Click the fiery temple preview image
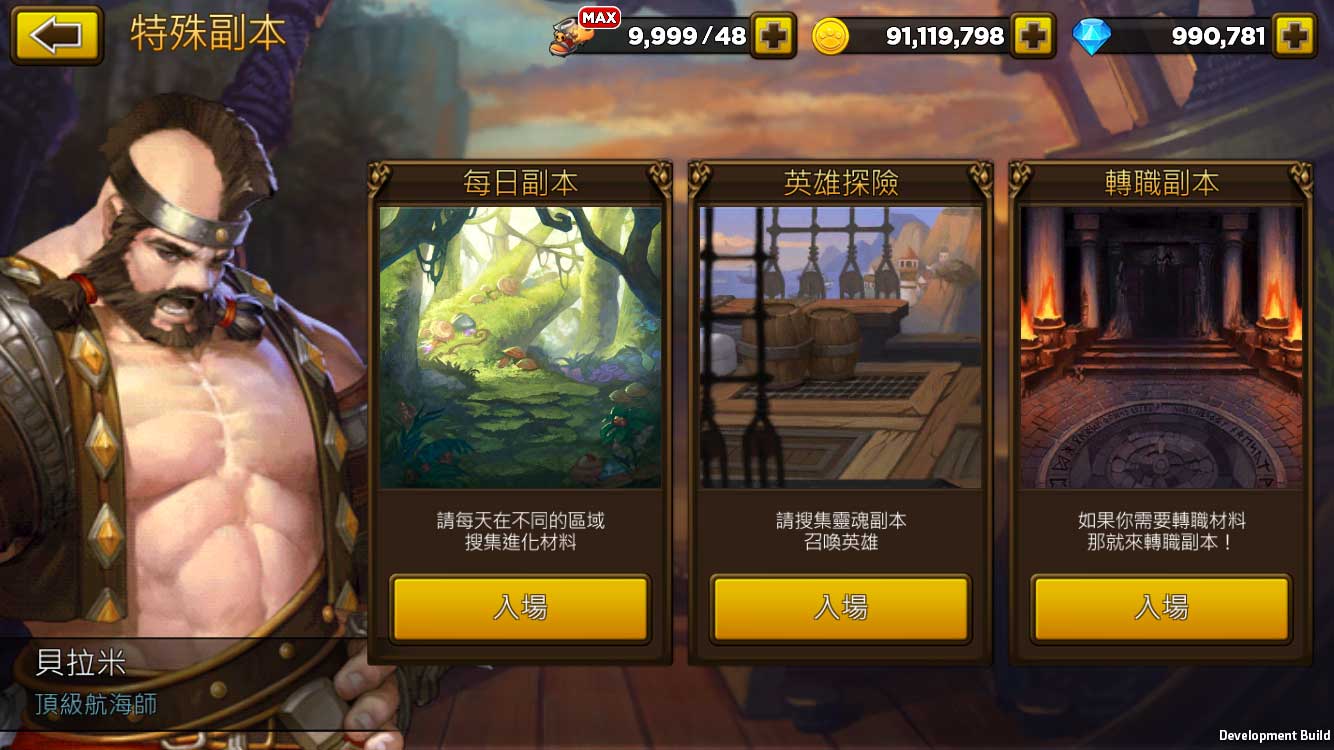 [1158, 345]
